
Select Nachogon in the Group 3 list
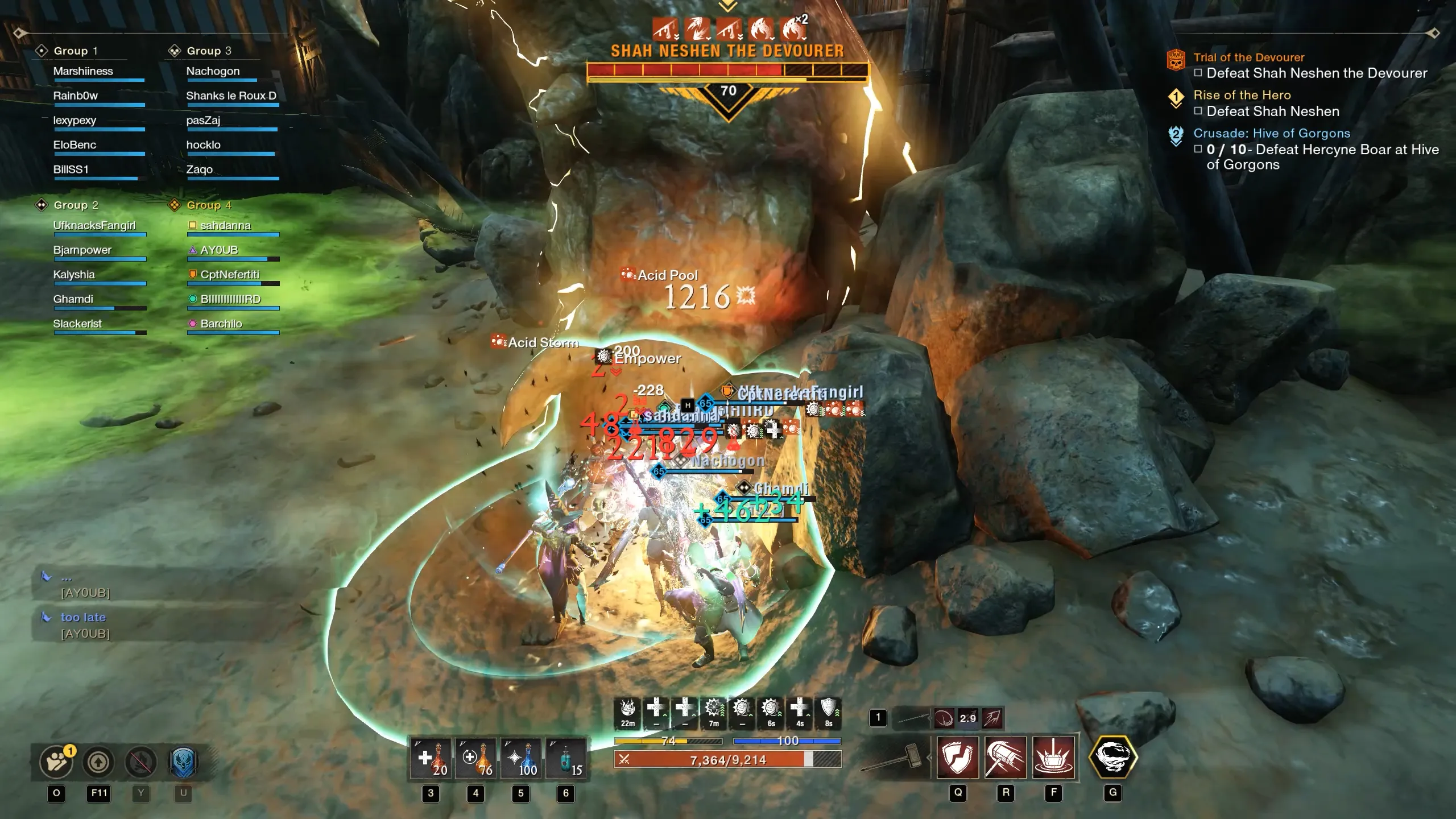(x=213, y=71)
